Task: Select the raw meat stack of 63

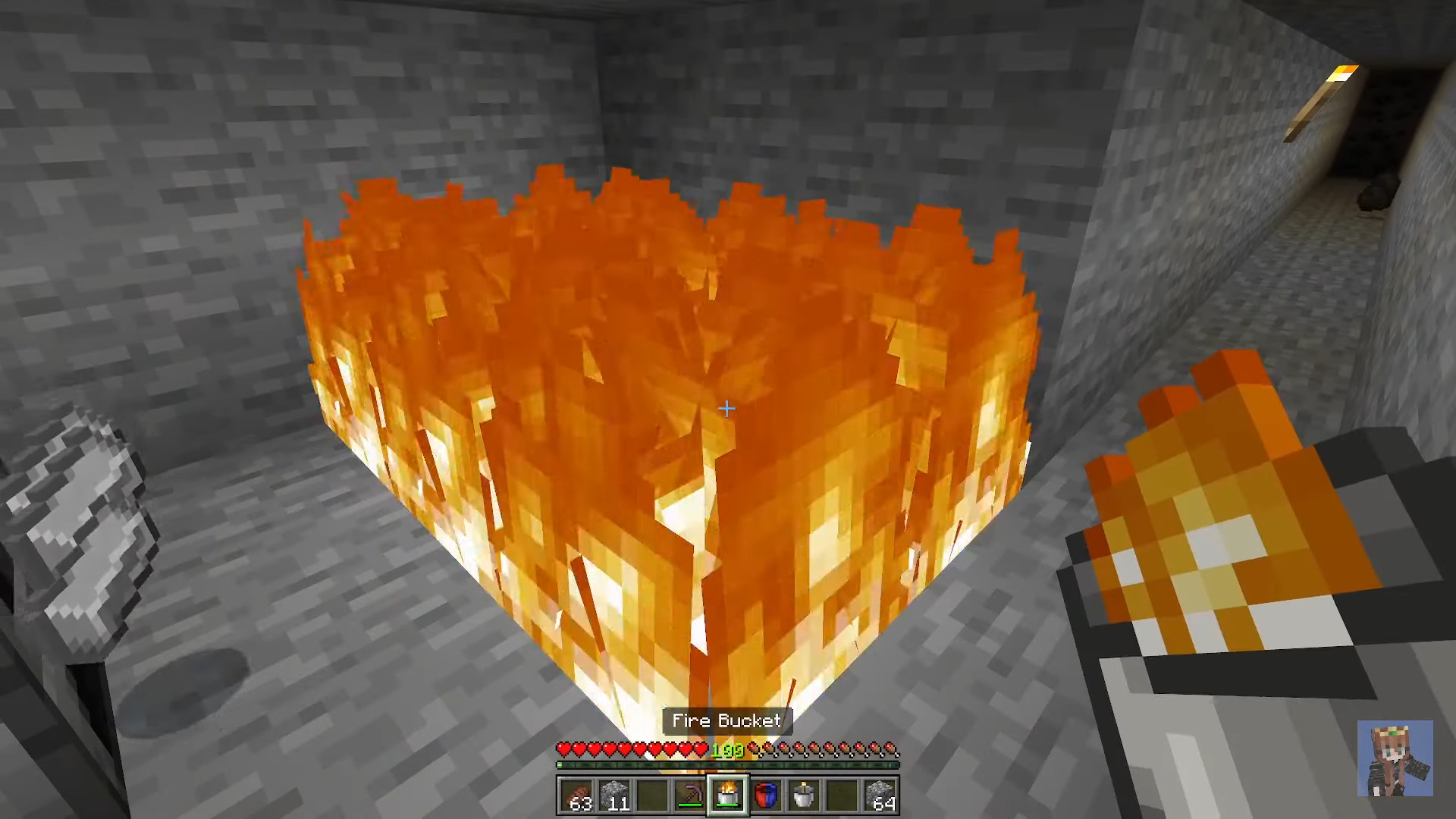Action: (577, 795)
